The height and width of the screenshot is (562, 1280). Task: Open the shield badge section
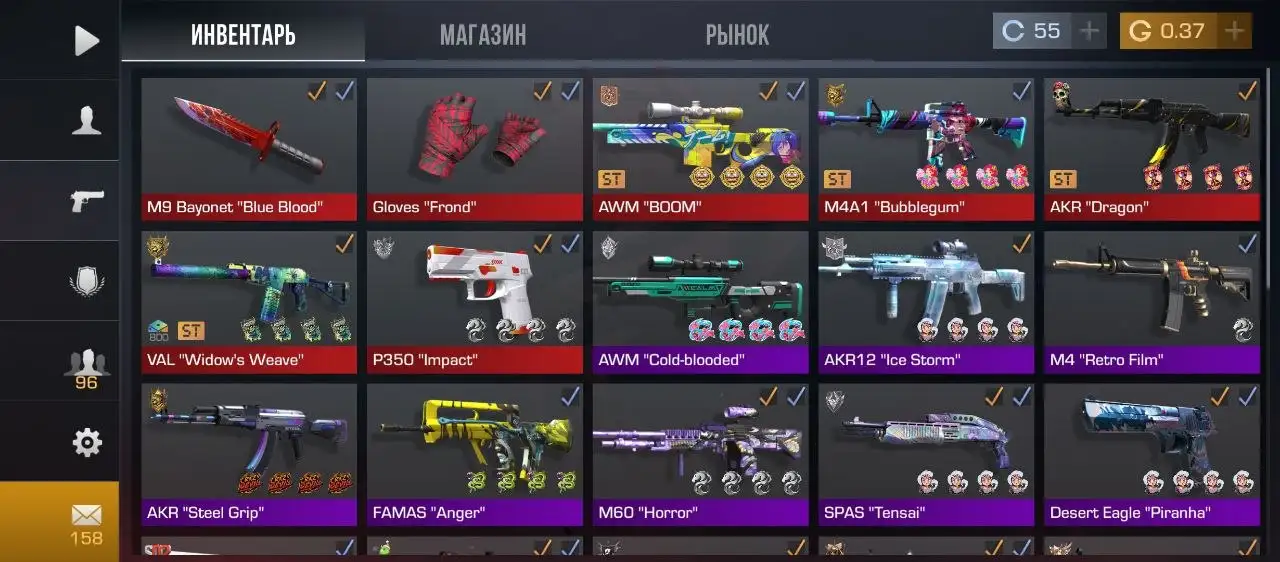point(87,281)
